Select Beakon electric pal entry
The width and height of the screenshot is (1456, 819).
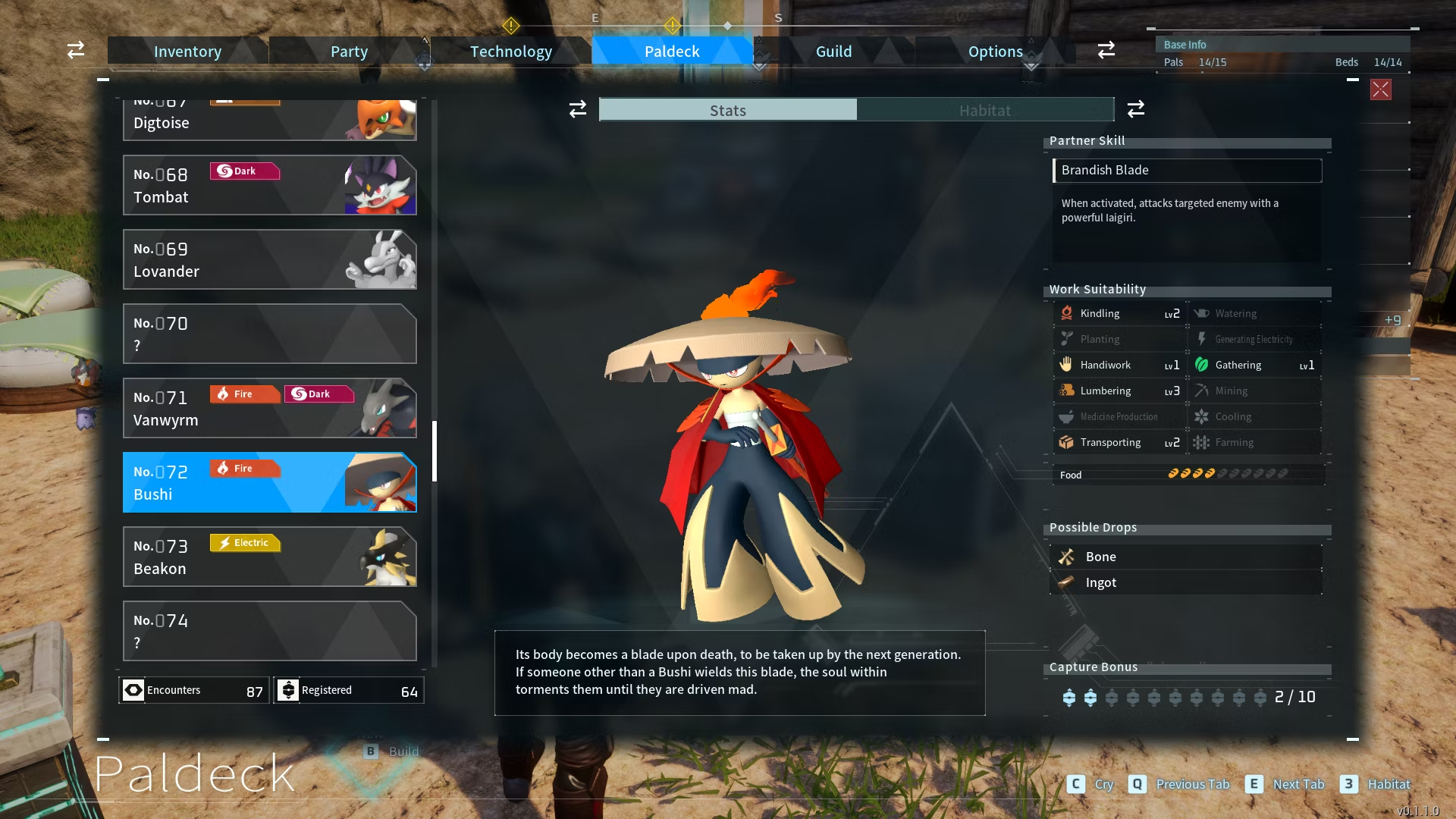tap(269, 557)
